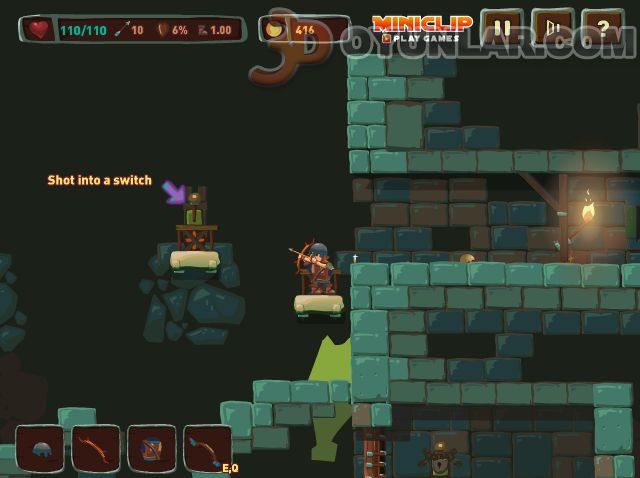Pause the game
The width and height of the screenshot is (640, 478).
[502, 28]
